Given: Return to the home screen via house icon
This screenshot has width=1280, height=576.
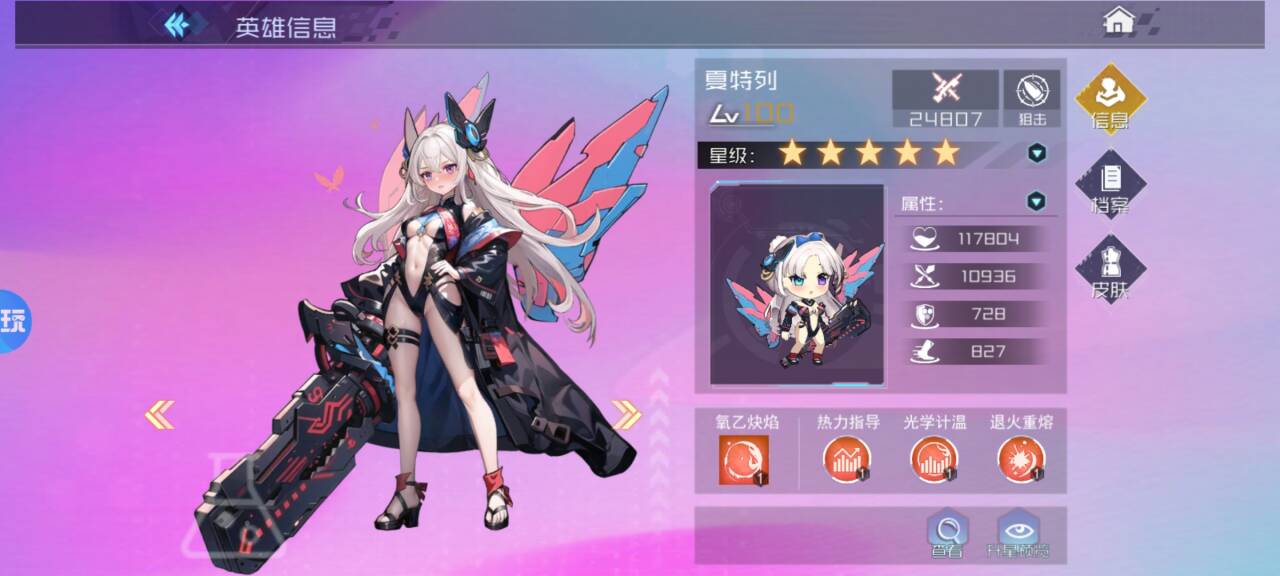Looking at the screenshot, I should (1118, 21).
